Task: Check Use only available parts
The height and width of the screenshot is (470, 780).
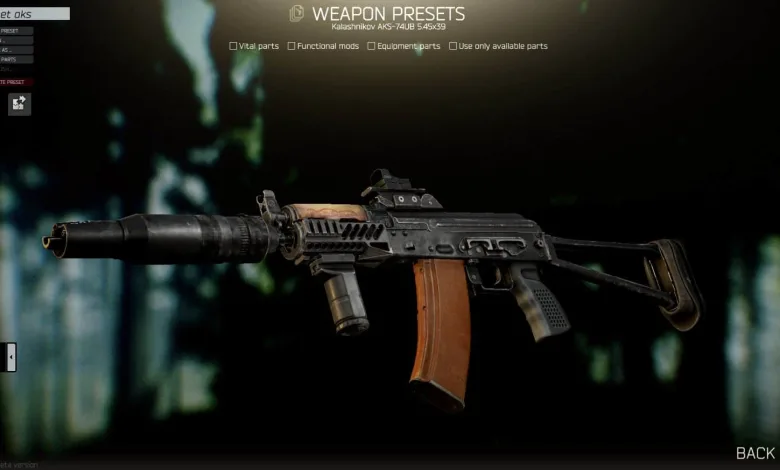Action: 453,46
